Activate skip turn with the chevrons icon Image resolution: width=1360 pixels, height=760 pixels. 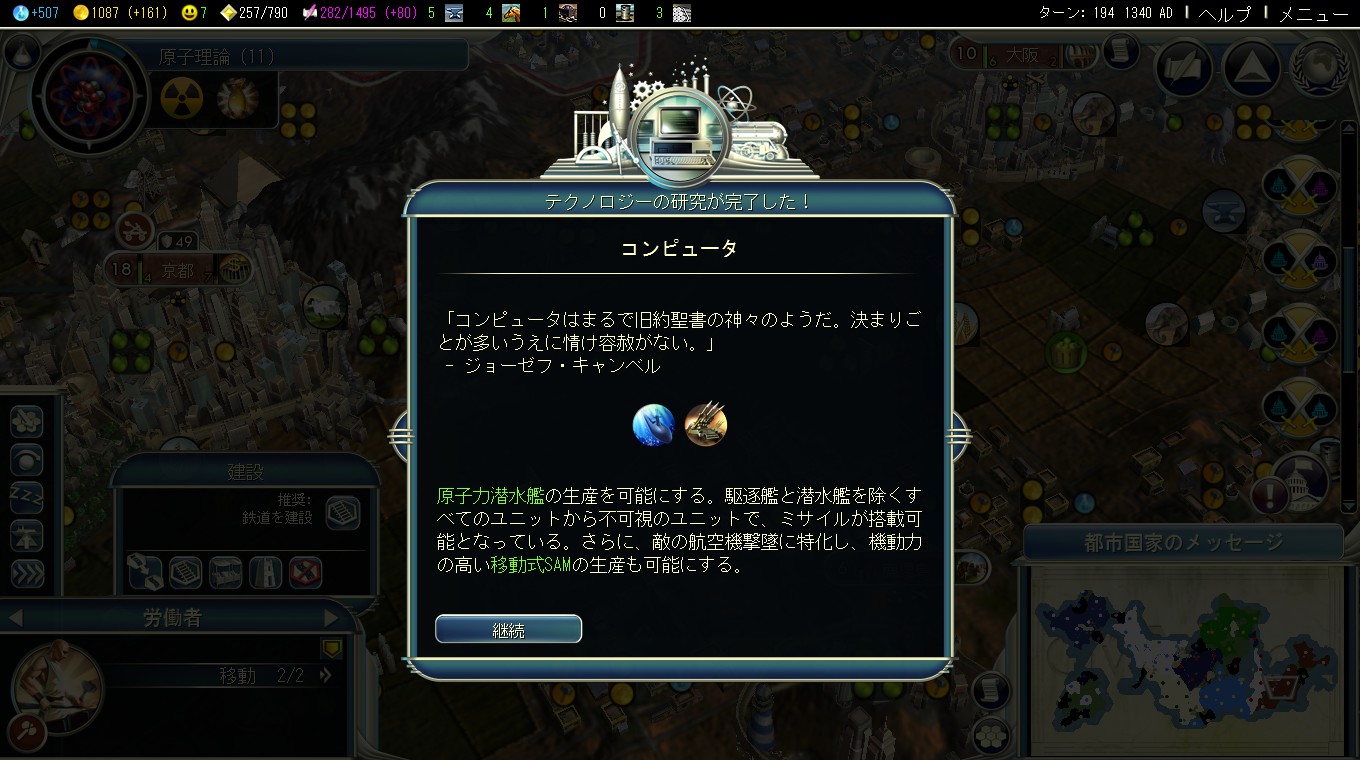click(x=26, y=572)
